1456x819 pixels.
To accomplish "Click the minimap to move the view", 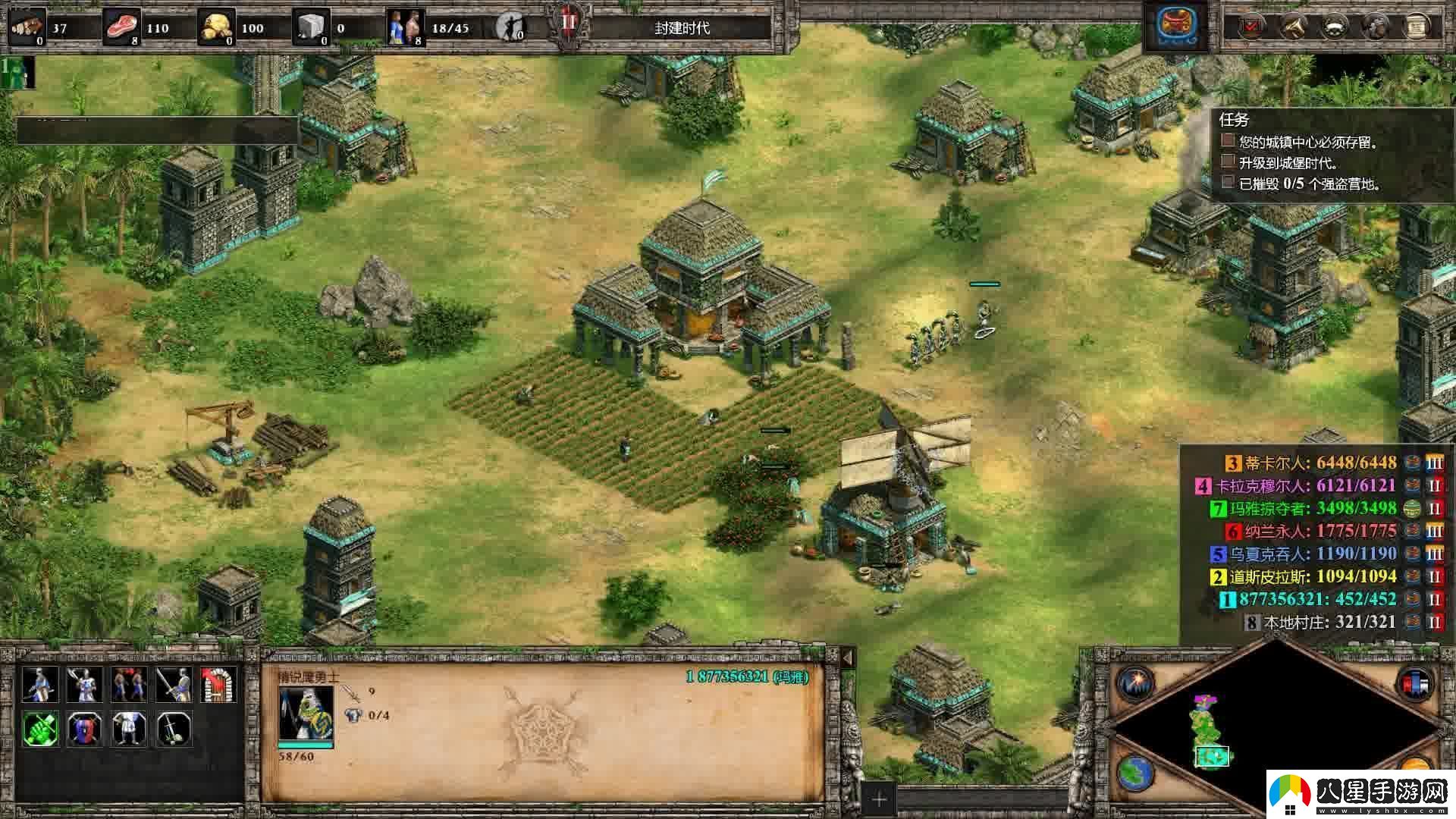I will pyautogui.click(x=1274, y=728).
